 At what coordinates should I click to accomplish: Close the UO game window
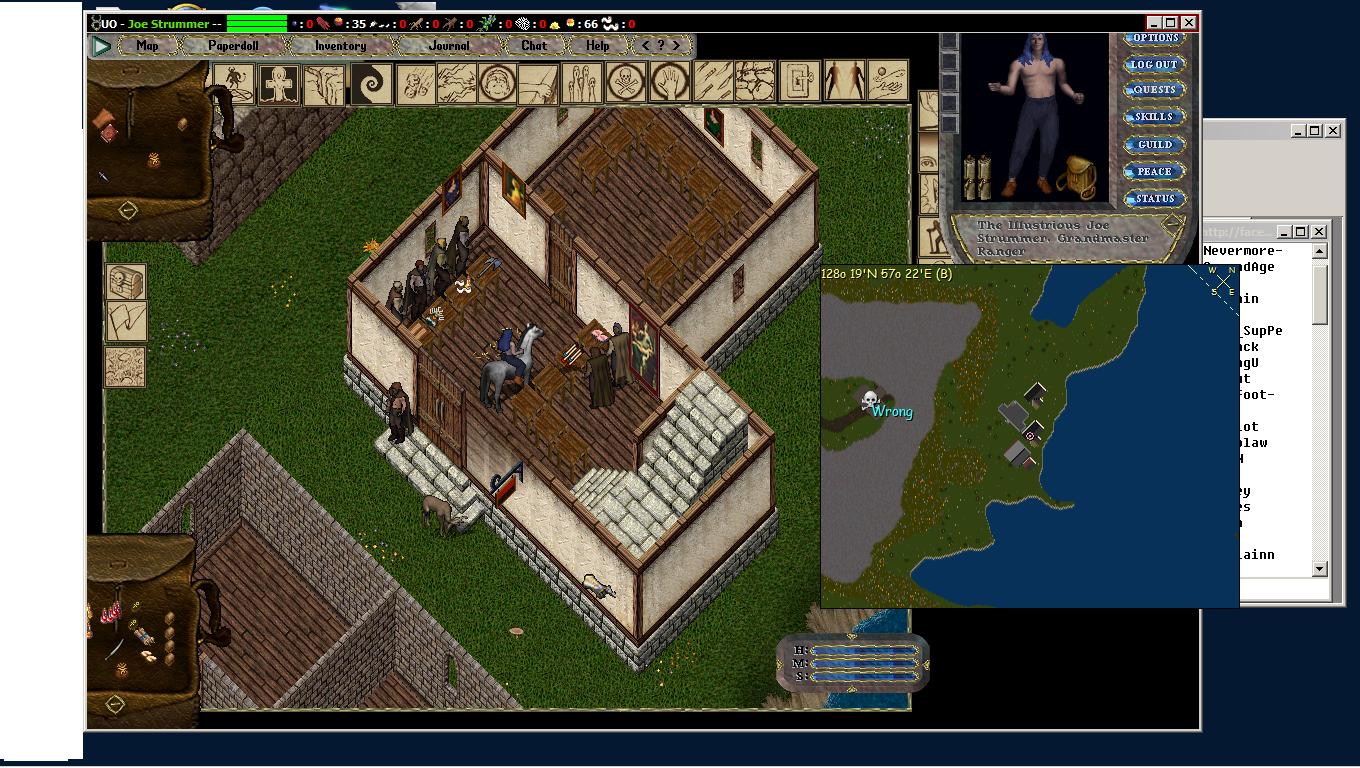tap(1189, 23)
